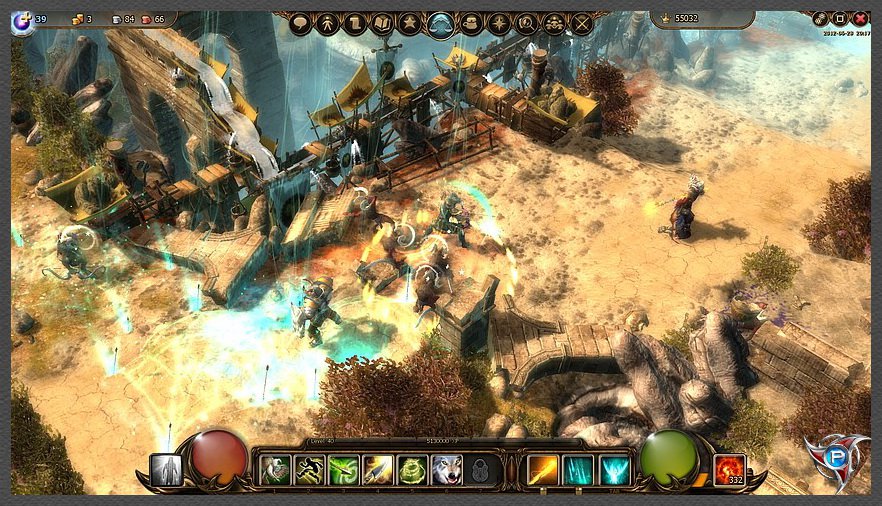Open the compass star map icon
The image size is (882, 506).
[x=497, y=24]
